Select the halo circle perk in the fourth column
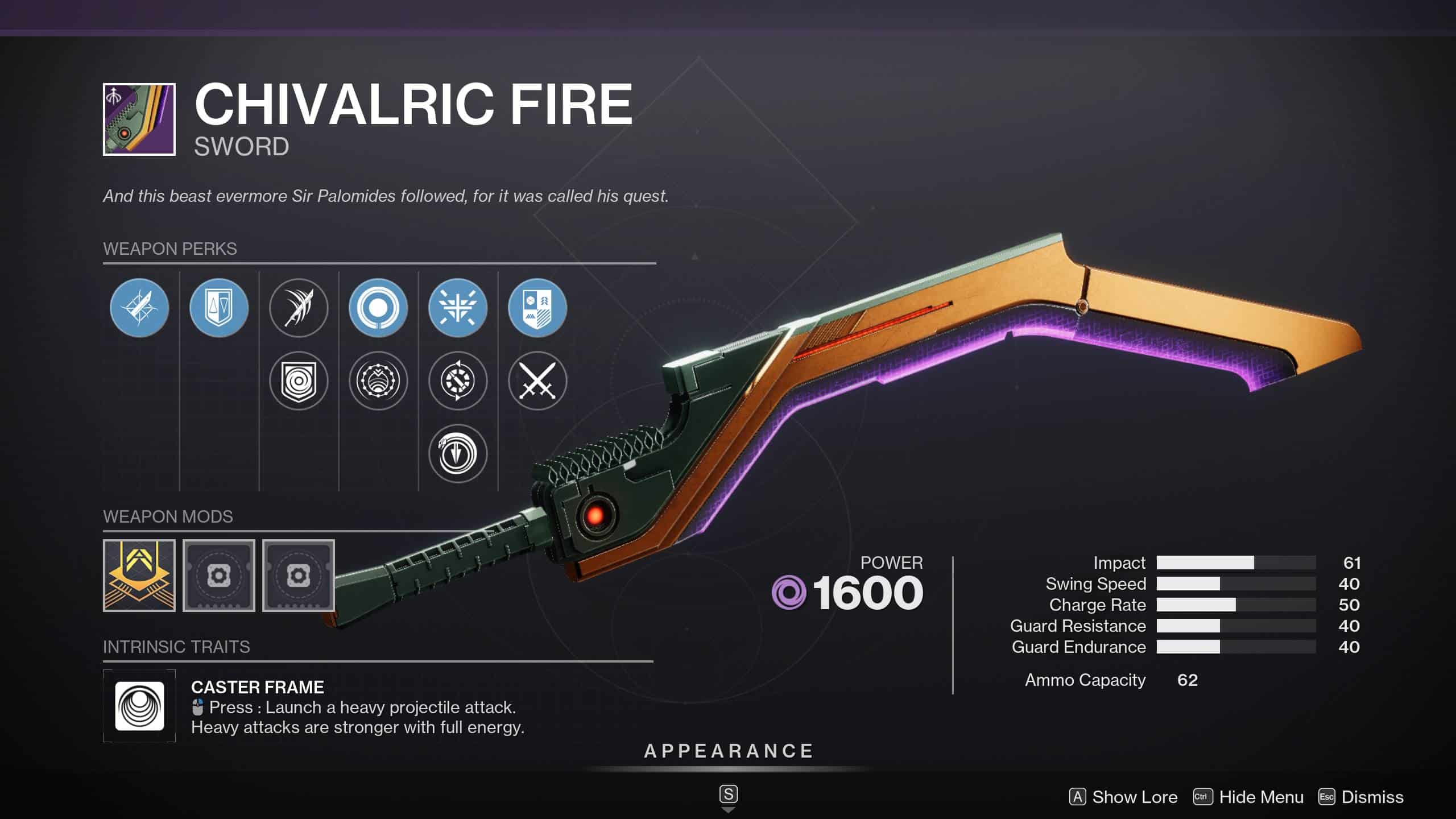The image size is (1456, 819). click(x=378, y=308)
